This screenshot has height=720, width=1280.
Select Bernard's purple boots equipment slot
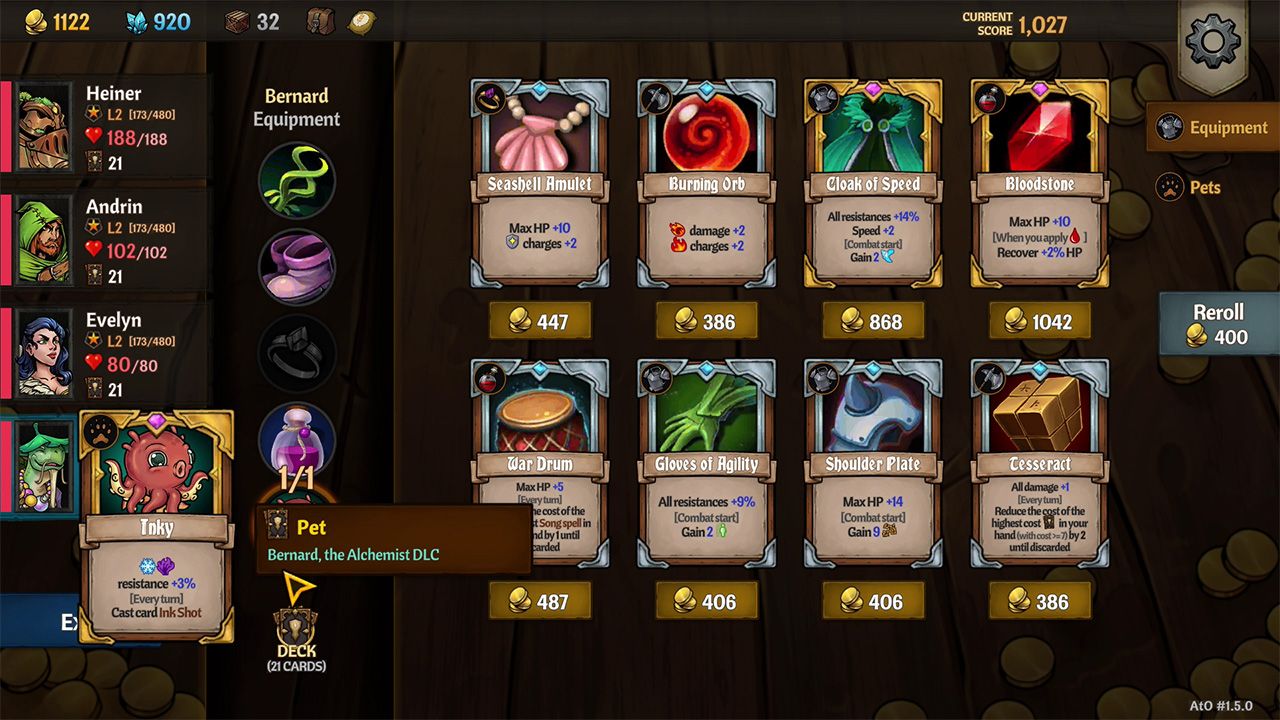295,266
